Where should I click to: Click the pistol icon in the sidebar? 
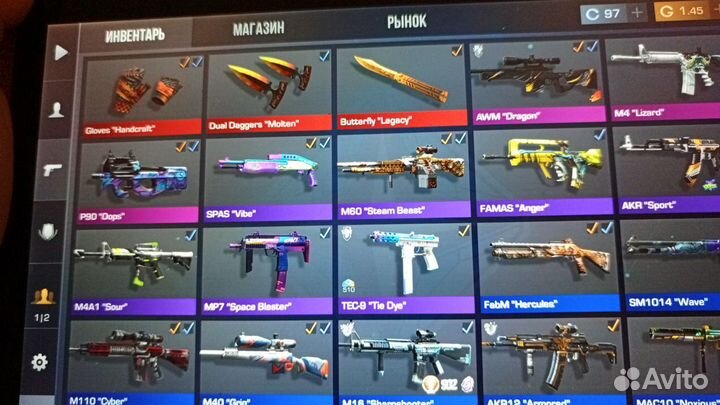point(50,170)
